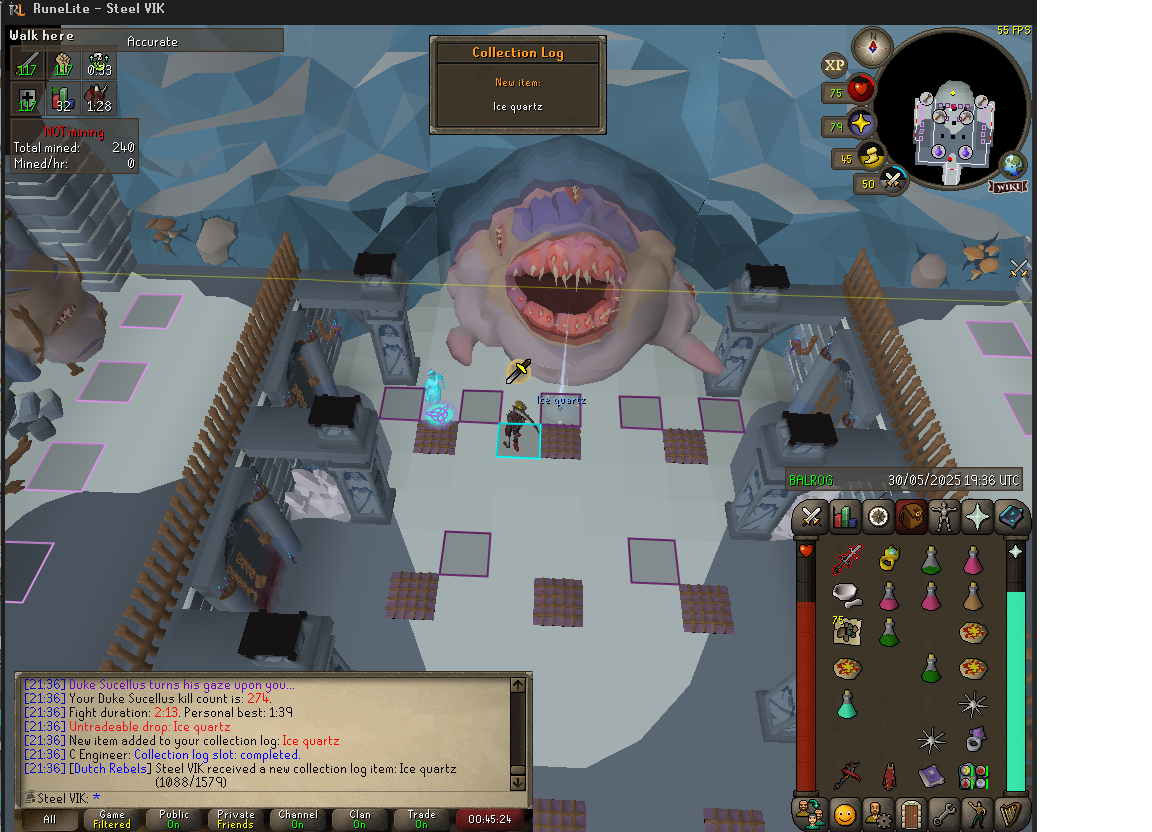
Task: Open the Worn Equipment tab
Action: click(944, 517)
